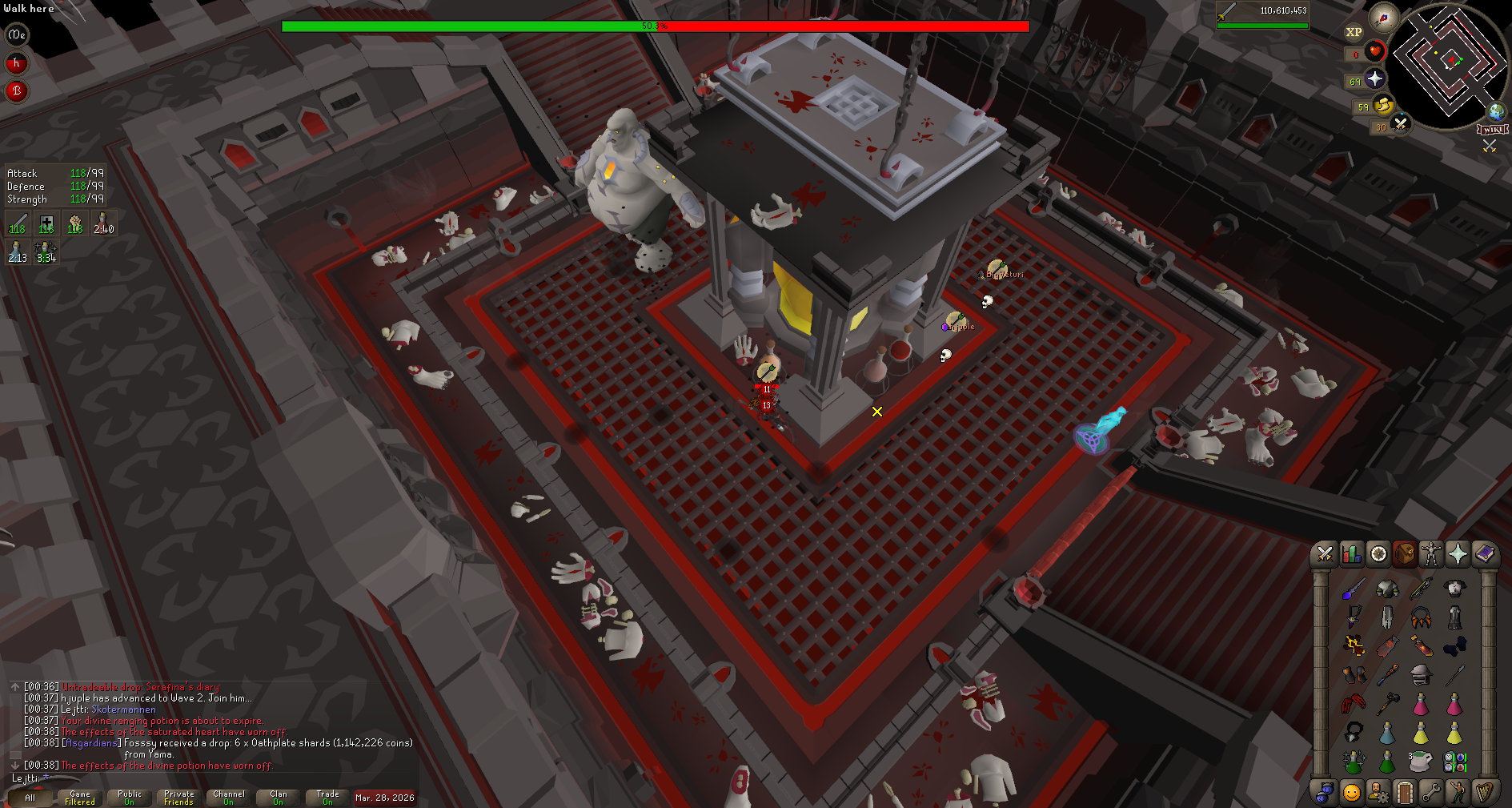Viewport: 1512px width, 808px height.
Task: Open the Wiki lookup banner
Action: click(1493, 130)
